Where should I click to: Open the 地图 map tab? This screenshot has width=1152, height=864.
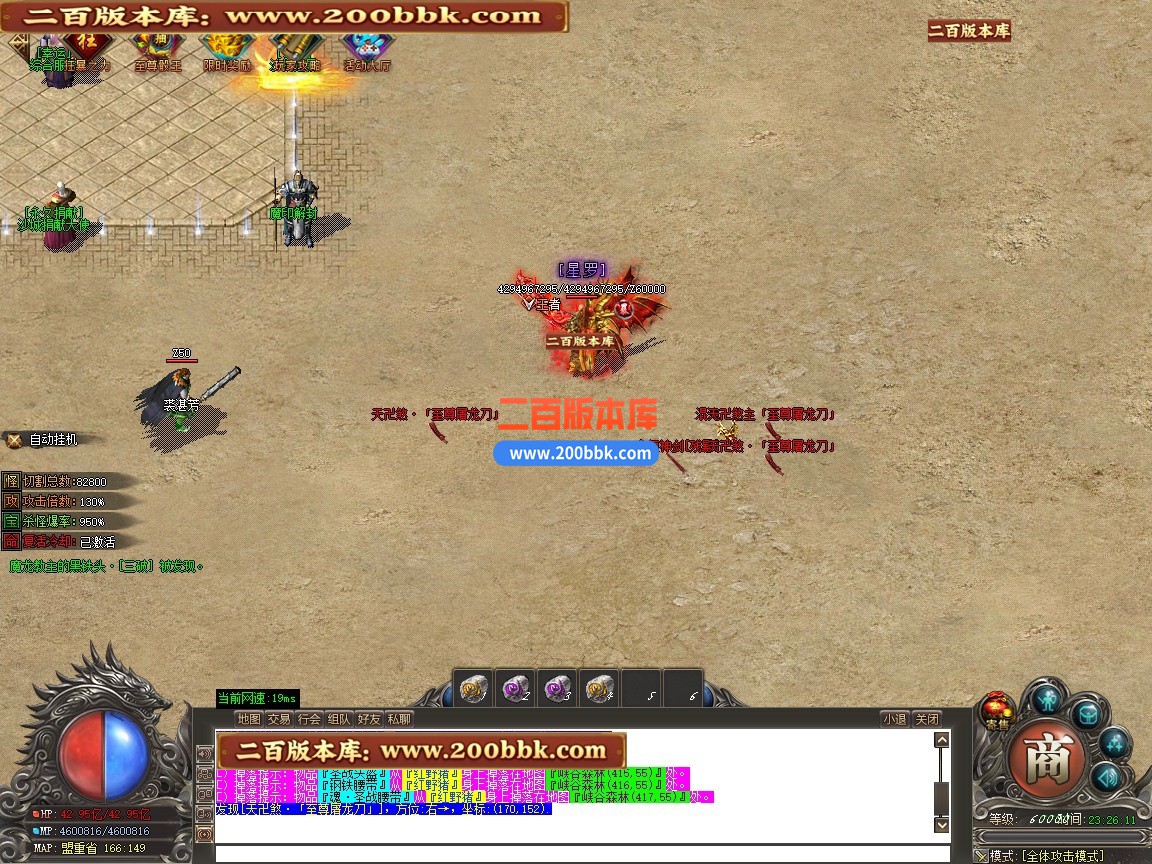pyautogui.click(x=249, y=719)
